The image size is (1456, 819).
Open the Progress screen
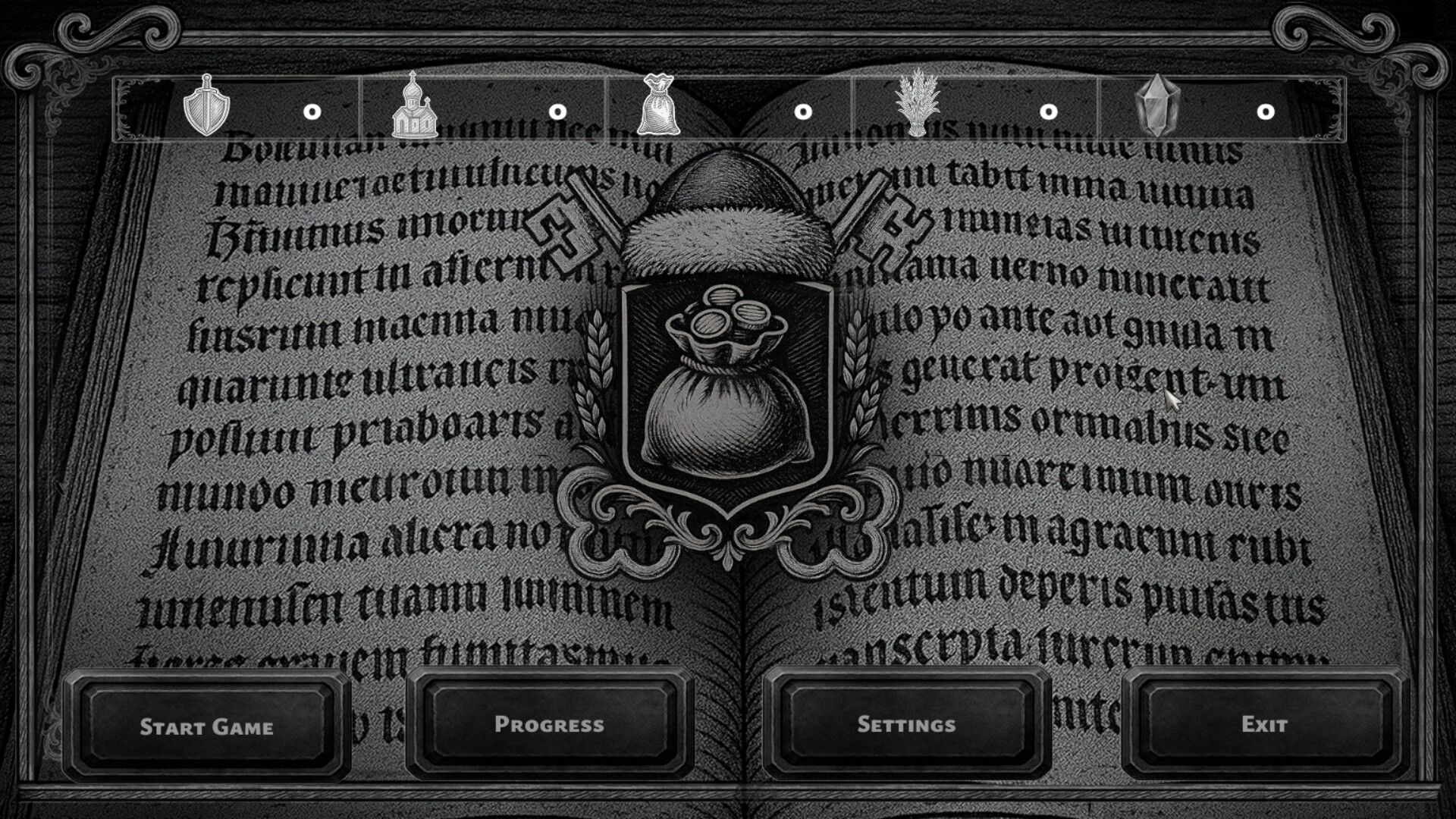point(550,726)
